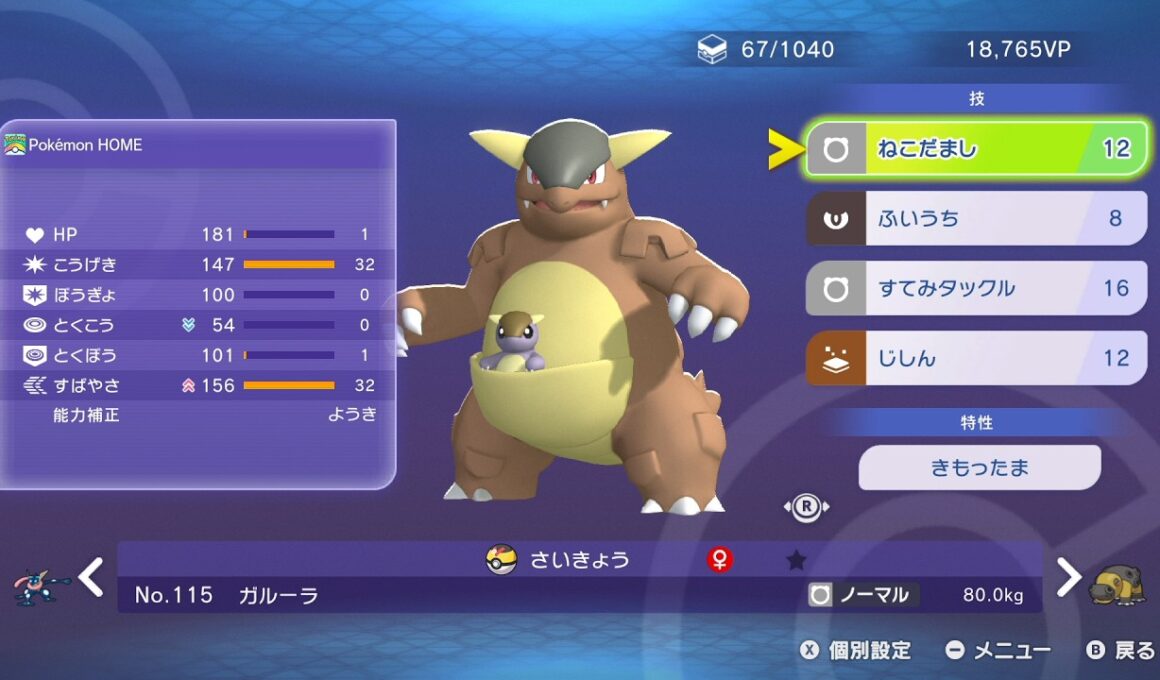Viewport: 1160px width, 680px height.
Task: Click the すばやさ stat row
Action: [198, 385]
